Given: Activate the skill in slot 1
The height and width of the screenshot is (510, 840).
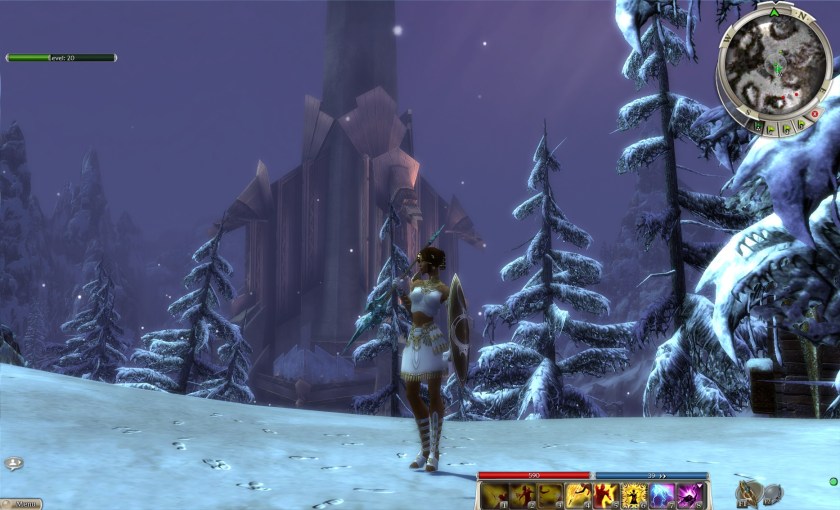Looking at the screenshot, I should pos(494,495).
